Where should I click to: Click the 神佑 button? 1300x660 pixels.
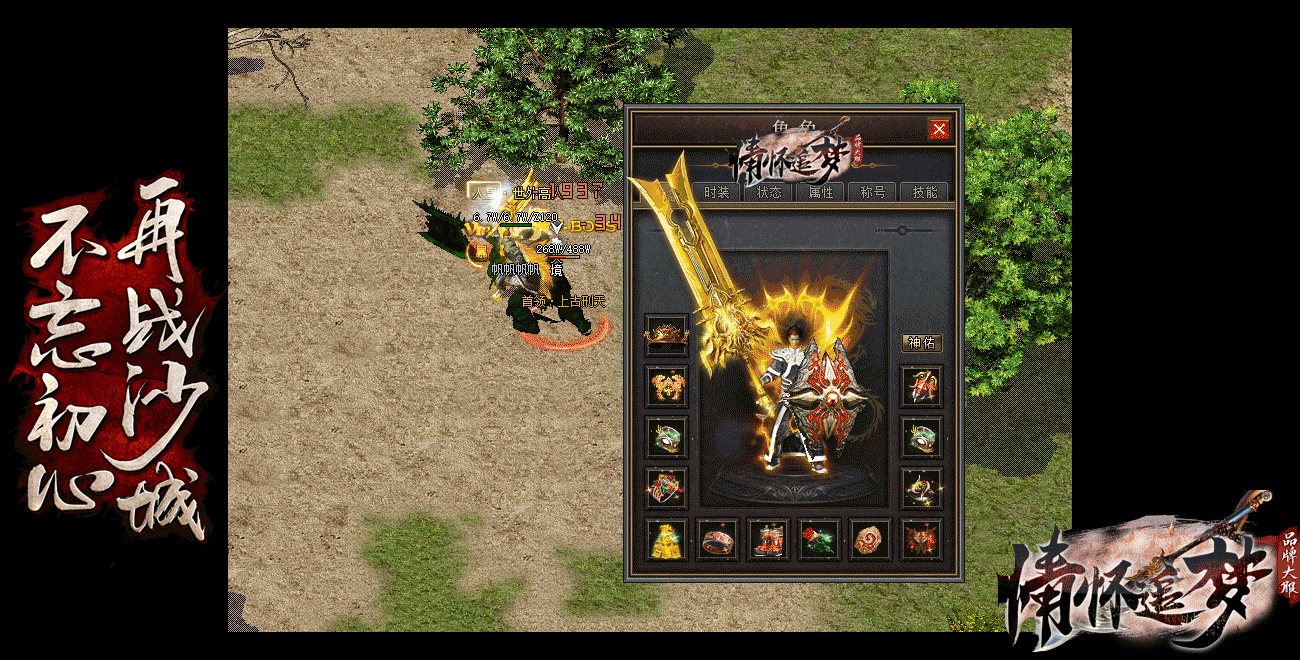click(921, 343)
